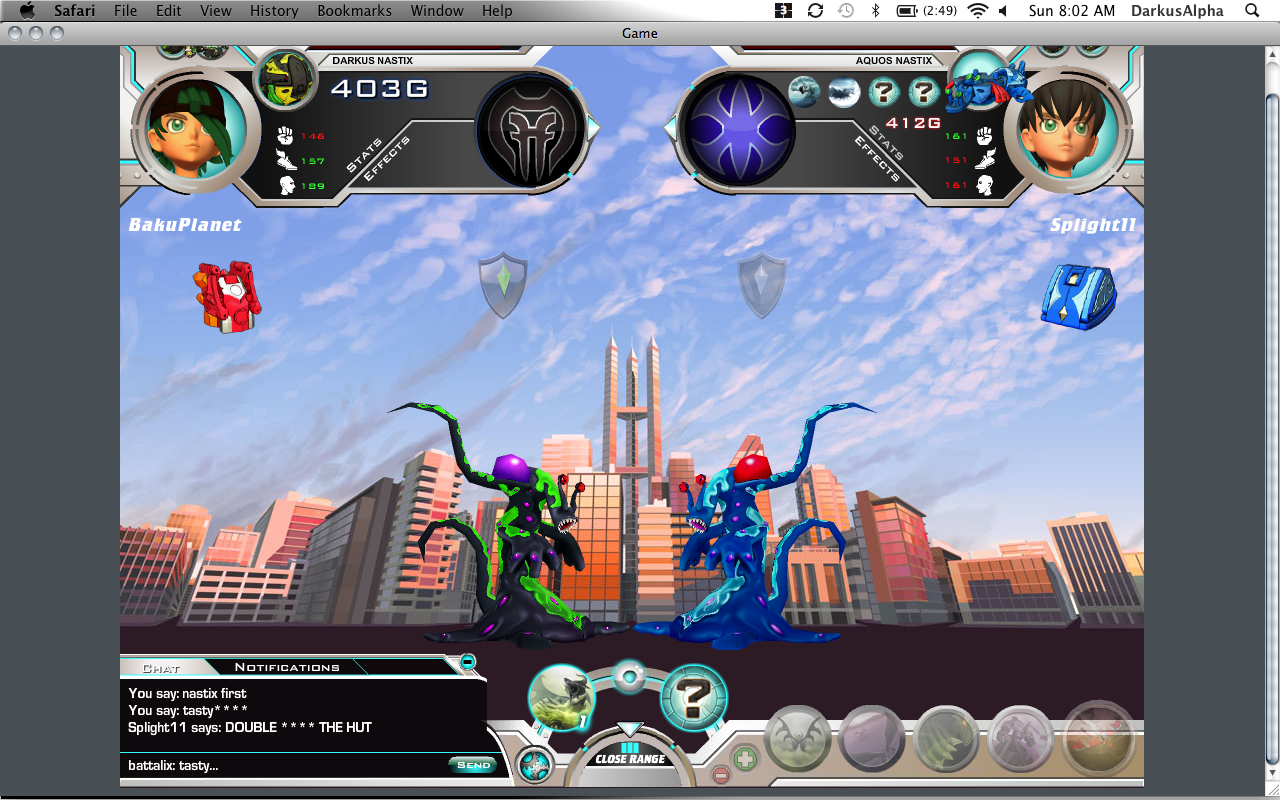Image resolution: width=1280 pixels, height=800 pixels.
Task: Click the Close Range indicator
Action: tap(630, 758)
